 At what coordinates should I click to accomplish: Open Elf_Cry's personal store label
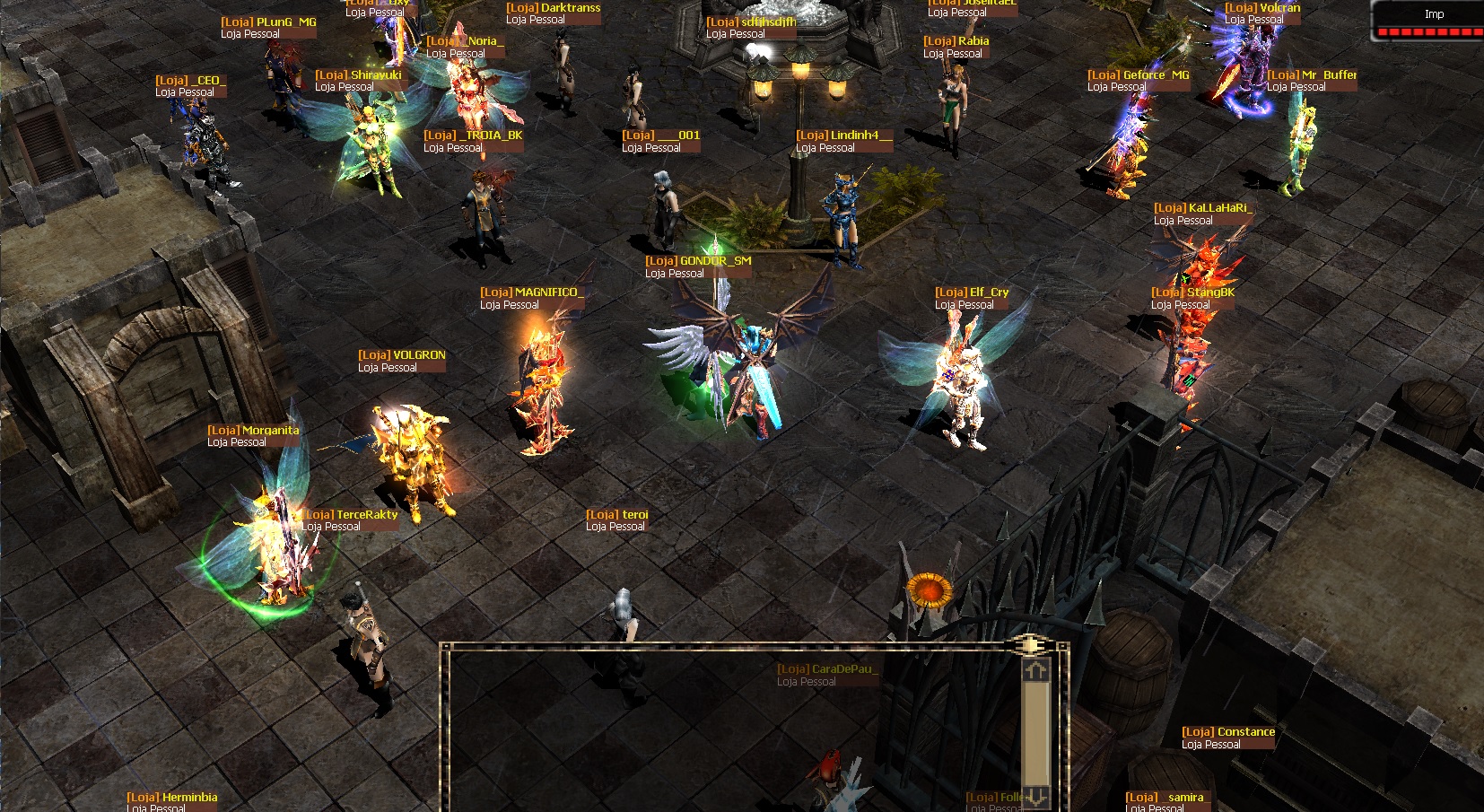point(972,298)
